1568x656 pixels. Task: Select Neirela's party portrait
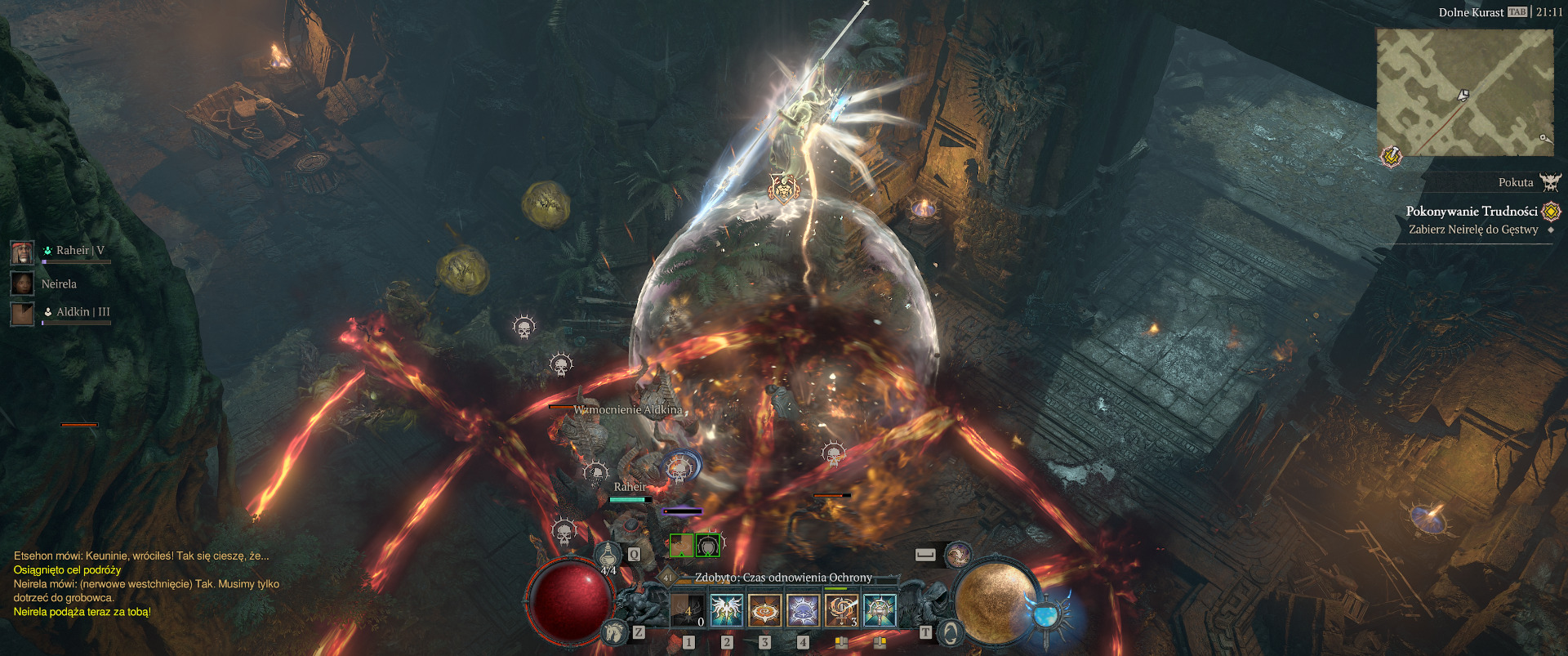point(22,283)
